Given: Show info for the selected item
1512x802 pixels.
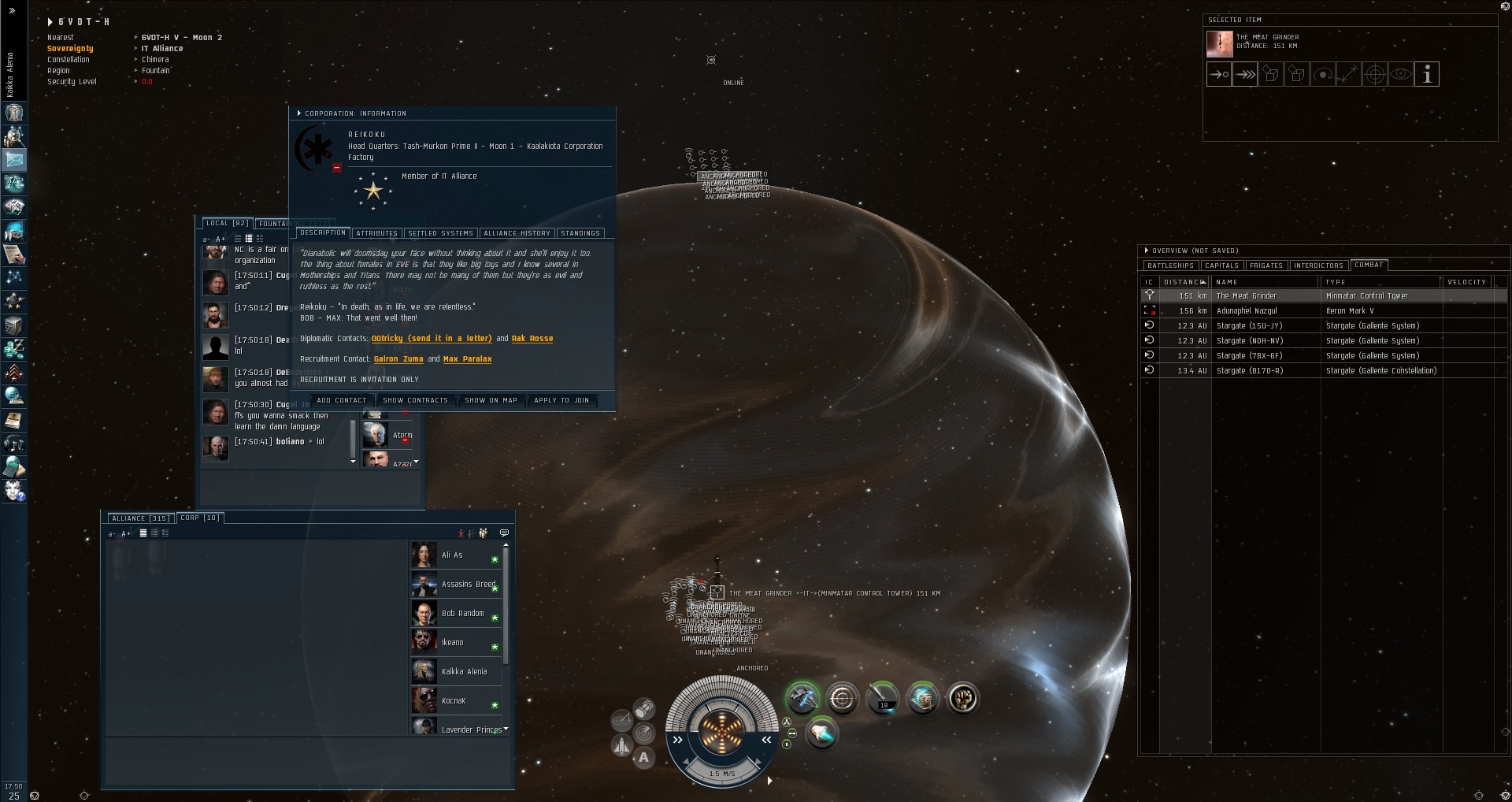Looking at the screenshot, I should point(1426,75).
